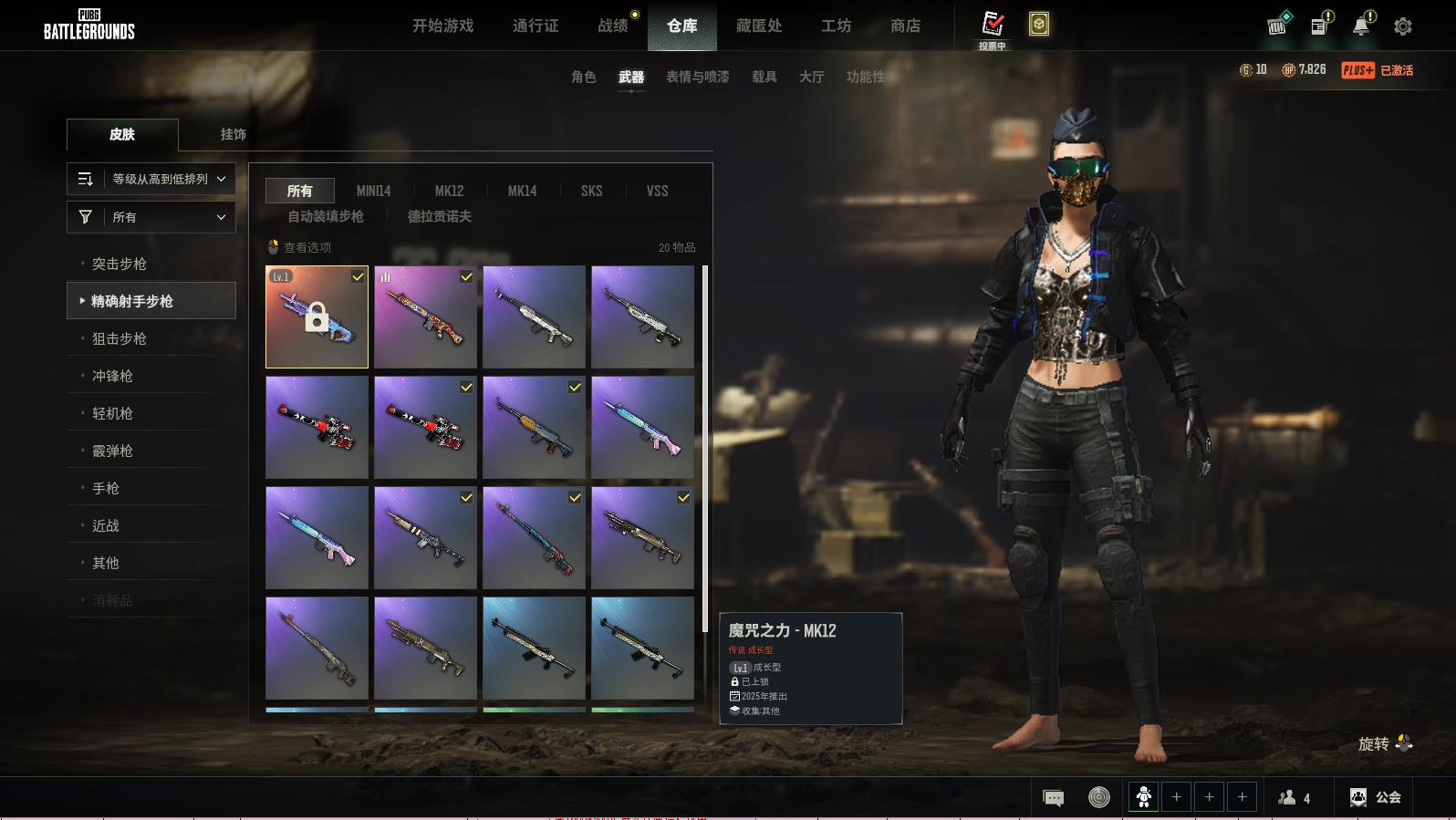1456x820 pixels.
Task: Open the 等级从高到低排列 sort dropdown
Action: pyautogui.click(x=151, y=179)
